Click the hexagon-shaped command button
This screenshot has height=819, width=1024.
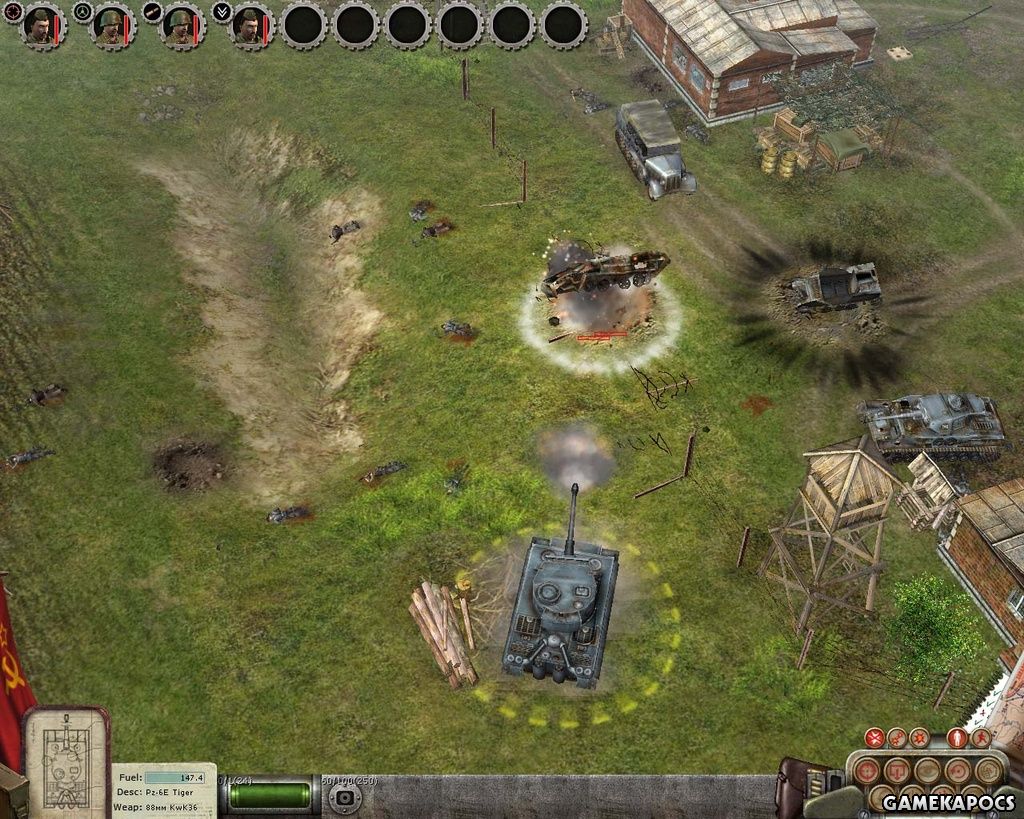988,770
